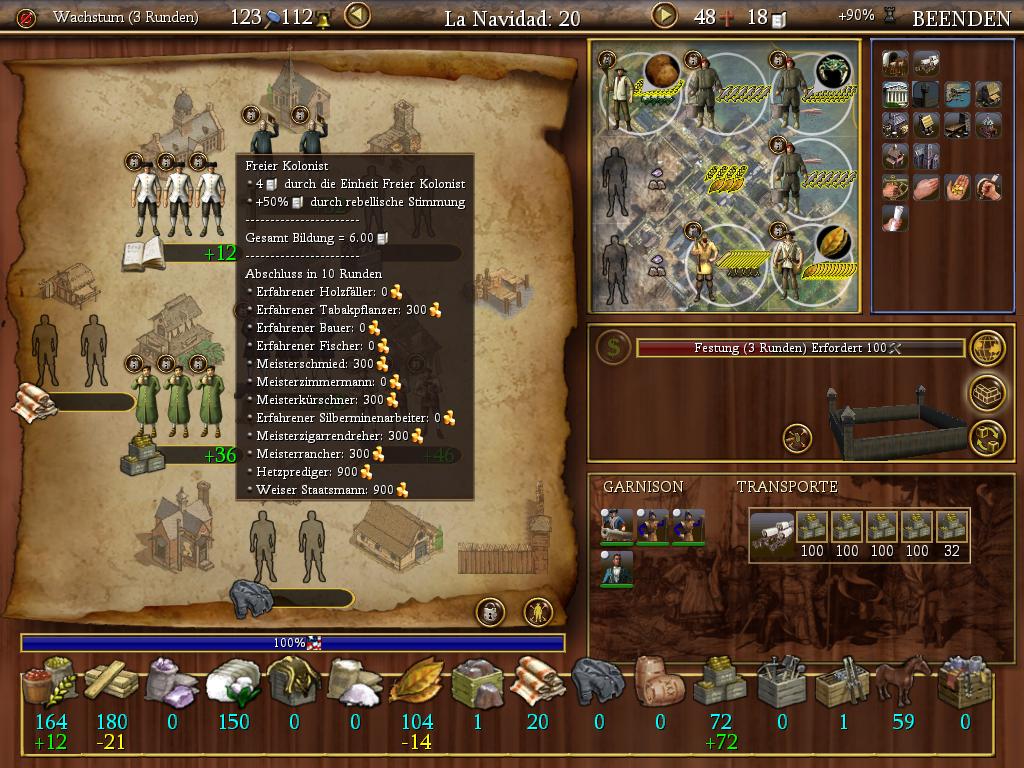
Task: Click the crossed hammers round icon
Action: click(798, 437)
